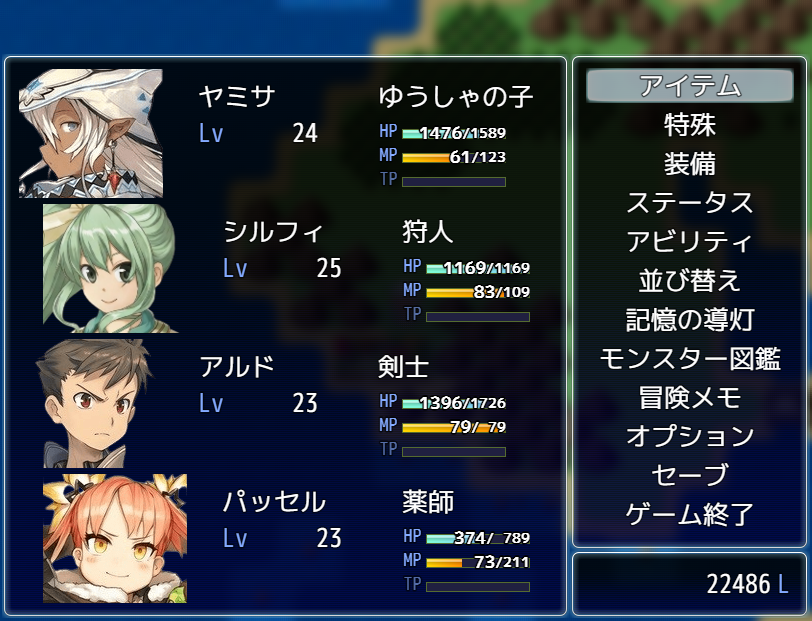Choose ステータス from the command menu
This screenshot has height=621, width=812.
tap(690, 203)
